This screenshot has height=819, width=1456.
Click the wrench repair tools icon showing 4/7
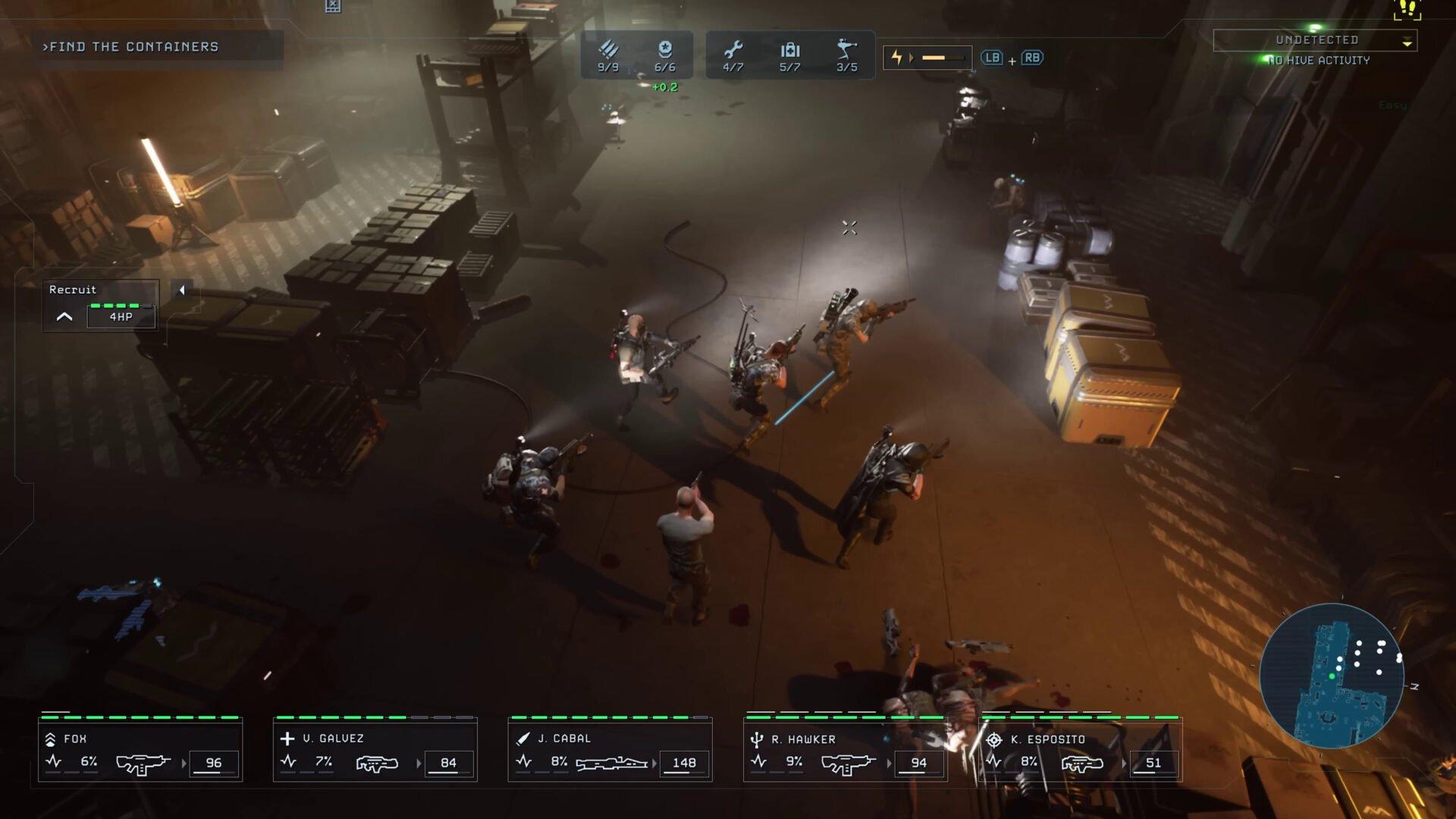coord(733,49)
